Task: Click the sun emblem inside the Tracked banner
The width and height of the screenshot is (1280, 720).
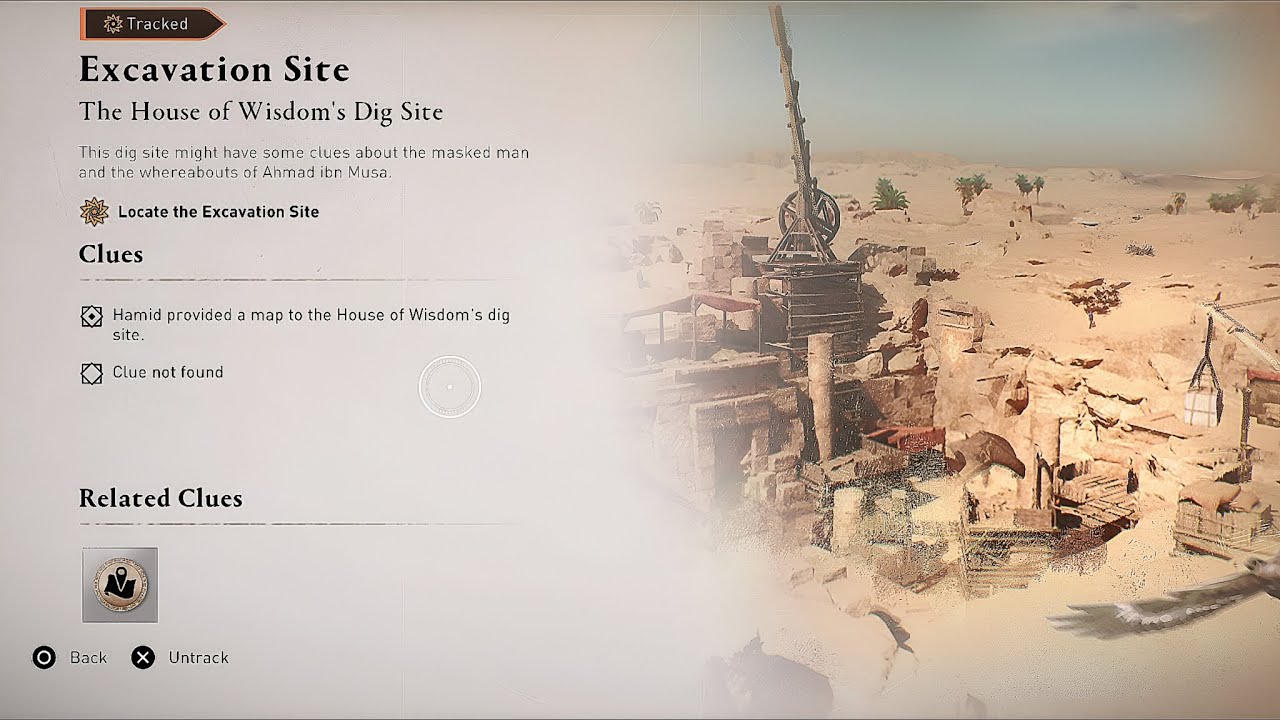Action: (113, 23)
